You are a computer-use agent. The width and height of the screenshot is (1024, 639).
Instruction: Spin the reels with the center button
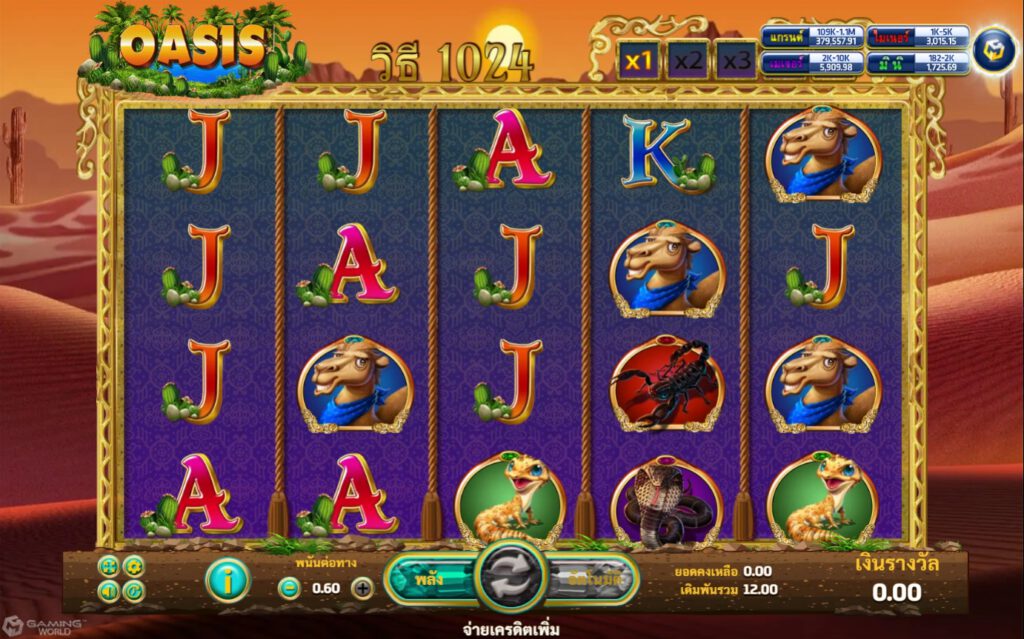pyautogui.click(x=510, y=577)
